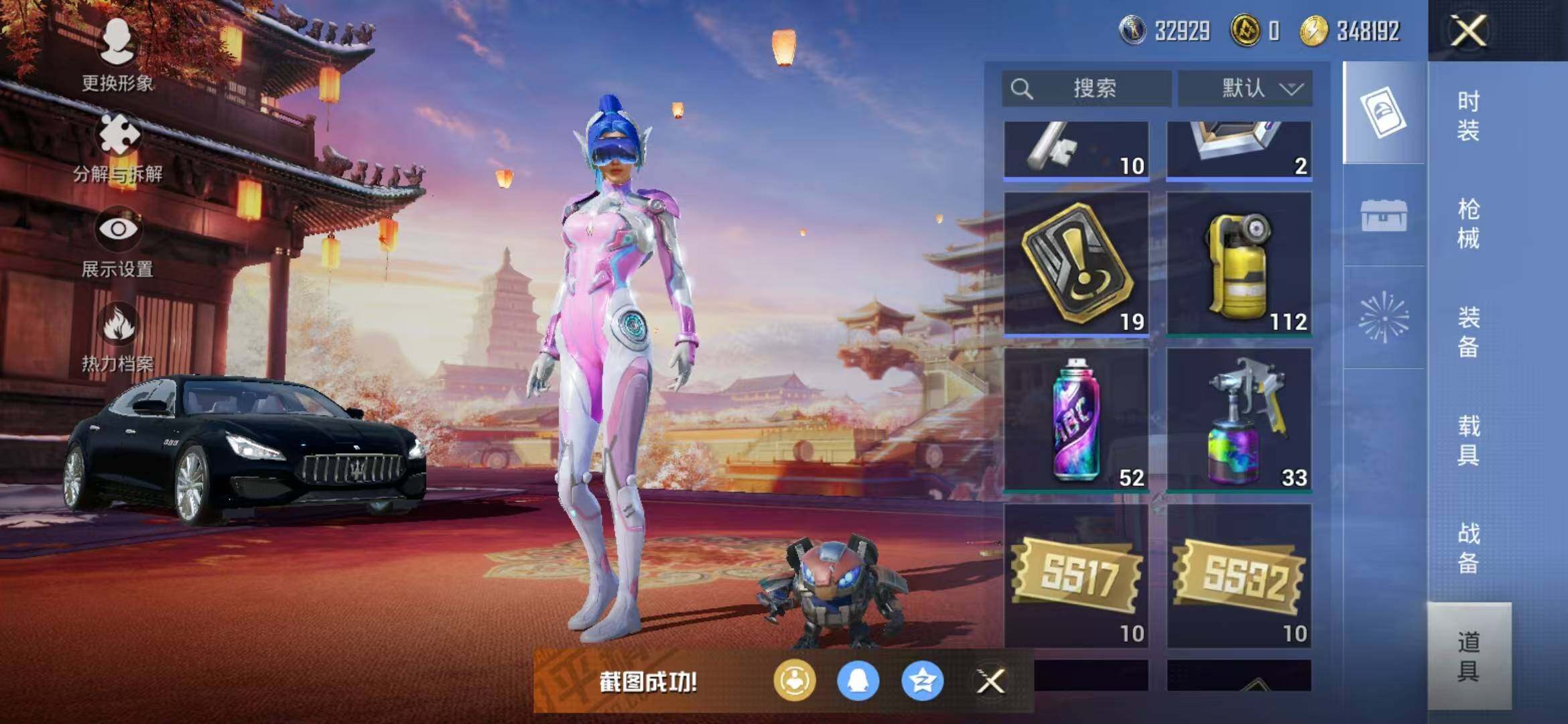Dismiss the 截图成功 screenshot share bar

tap(990, 682)
